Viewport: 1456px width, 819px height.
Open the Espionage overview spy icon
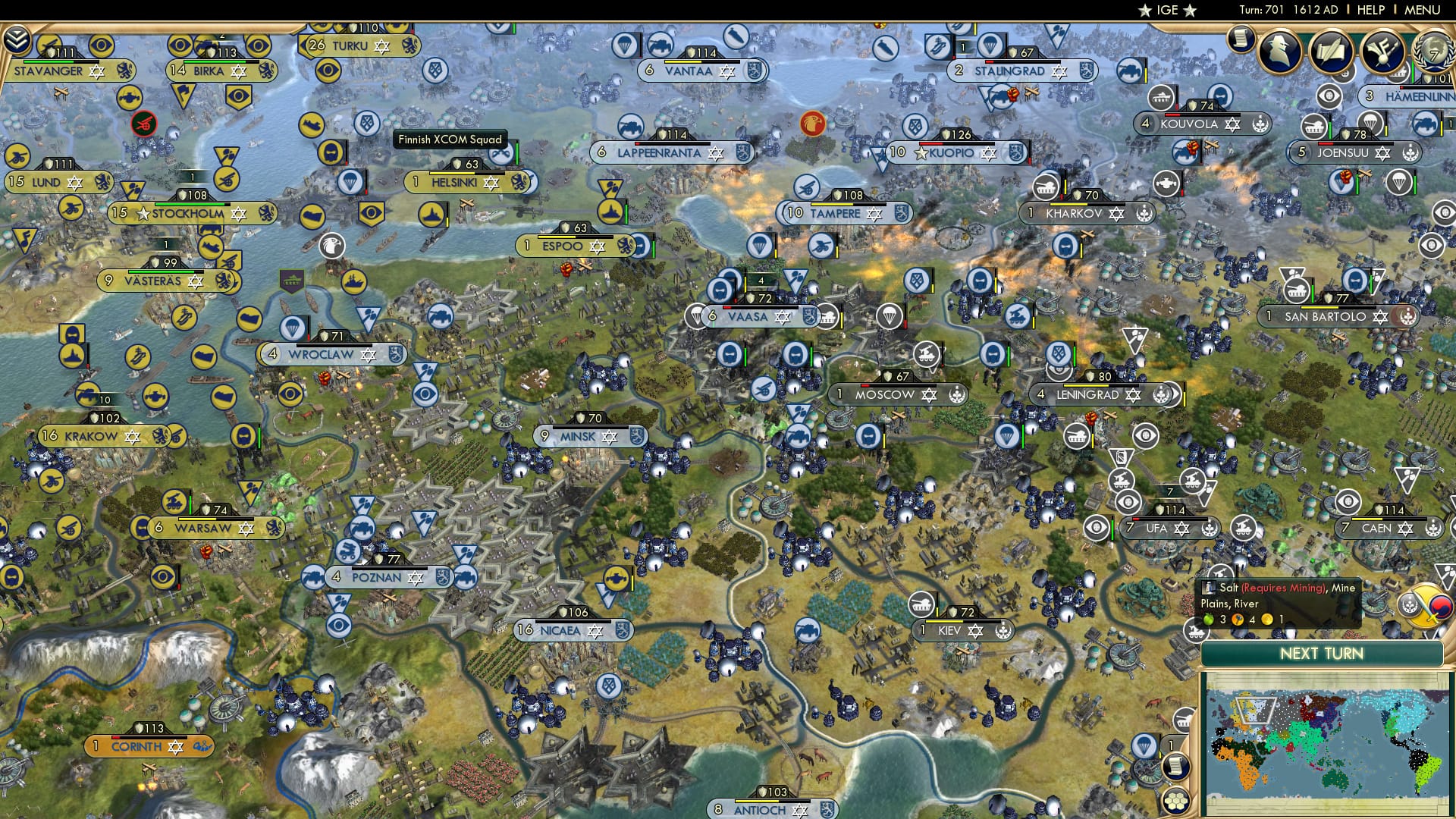pyautogui.click(x=1279, y=51)
